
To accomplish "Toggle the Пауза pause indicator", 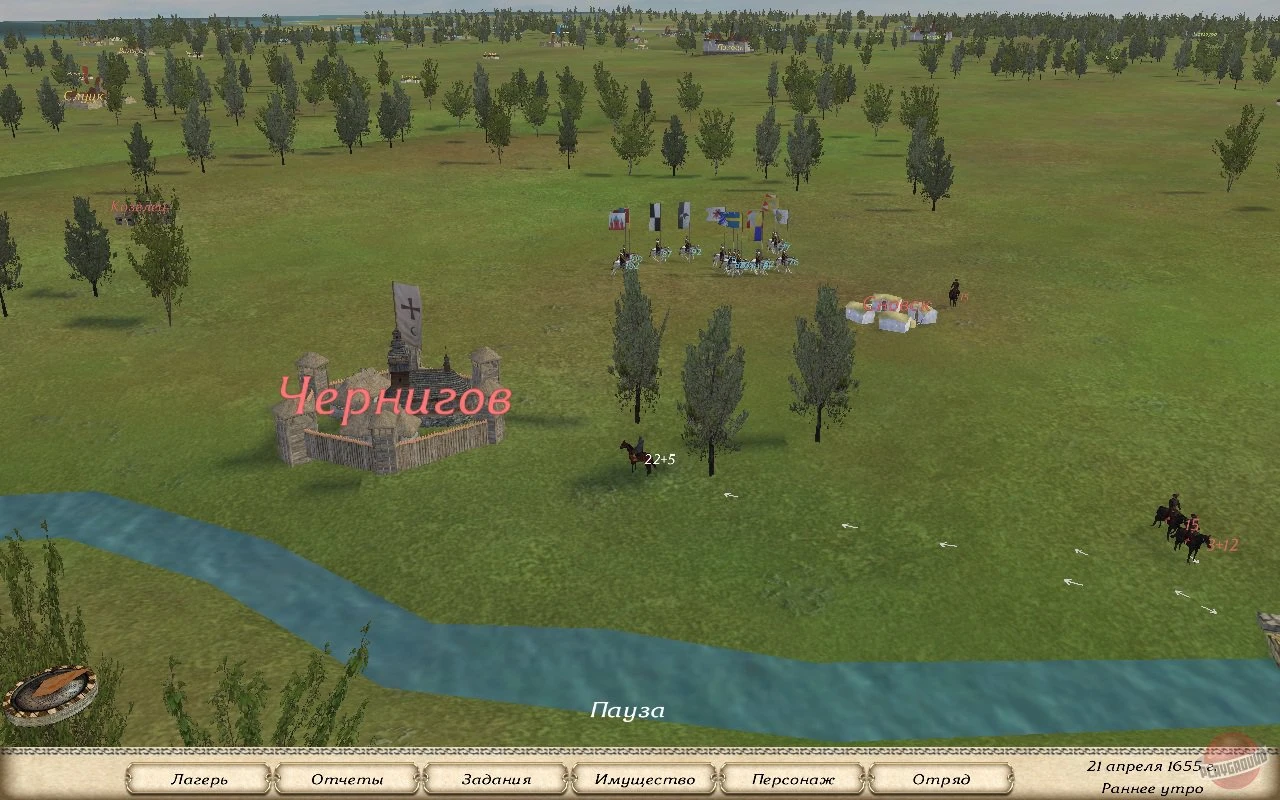I will [x=627, y=710].
